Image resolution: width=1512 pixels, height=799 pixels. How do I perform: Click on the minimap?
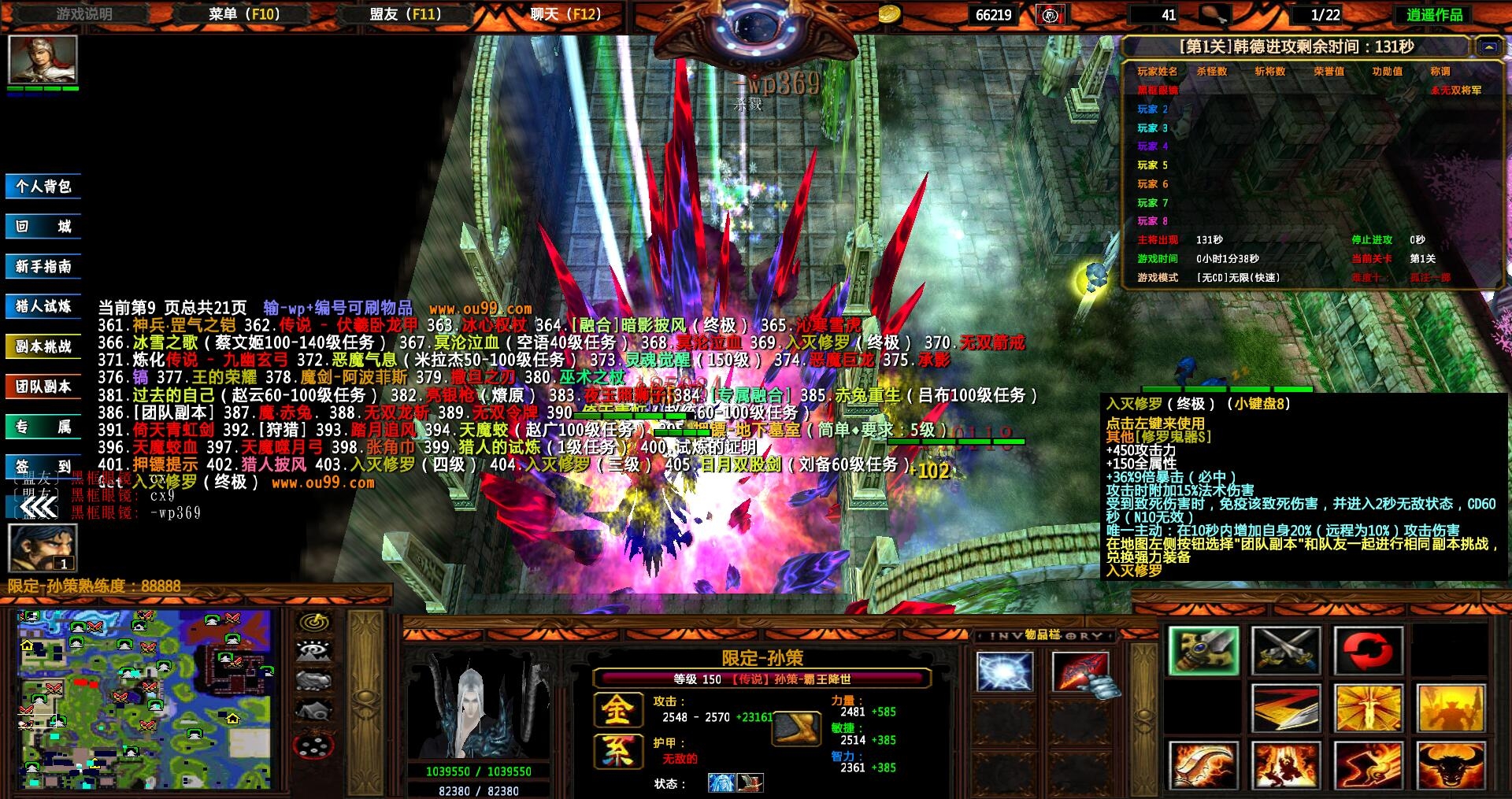tap(144, 699)
